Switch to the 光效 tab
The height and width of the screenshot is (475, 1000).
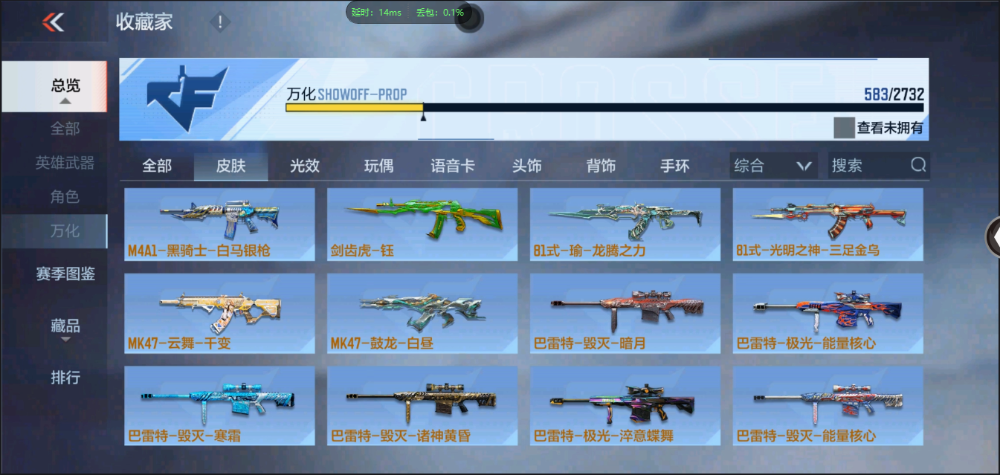[x=305, y=166]
